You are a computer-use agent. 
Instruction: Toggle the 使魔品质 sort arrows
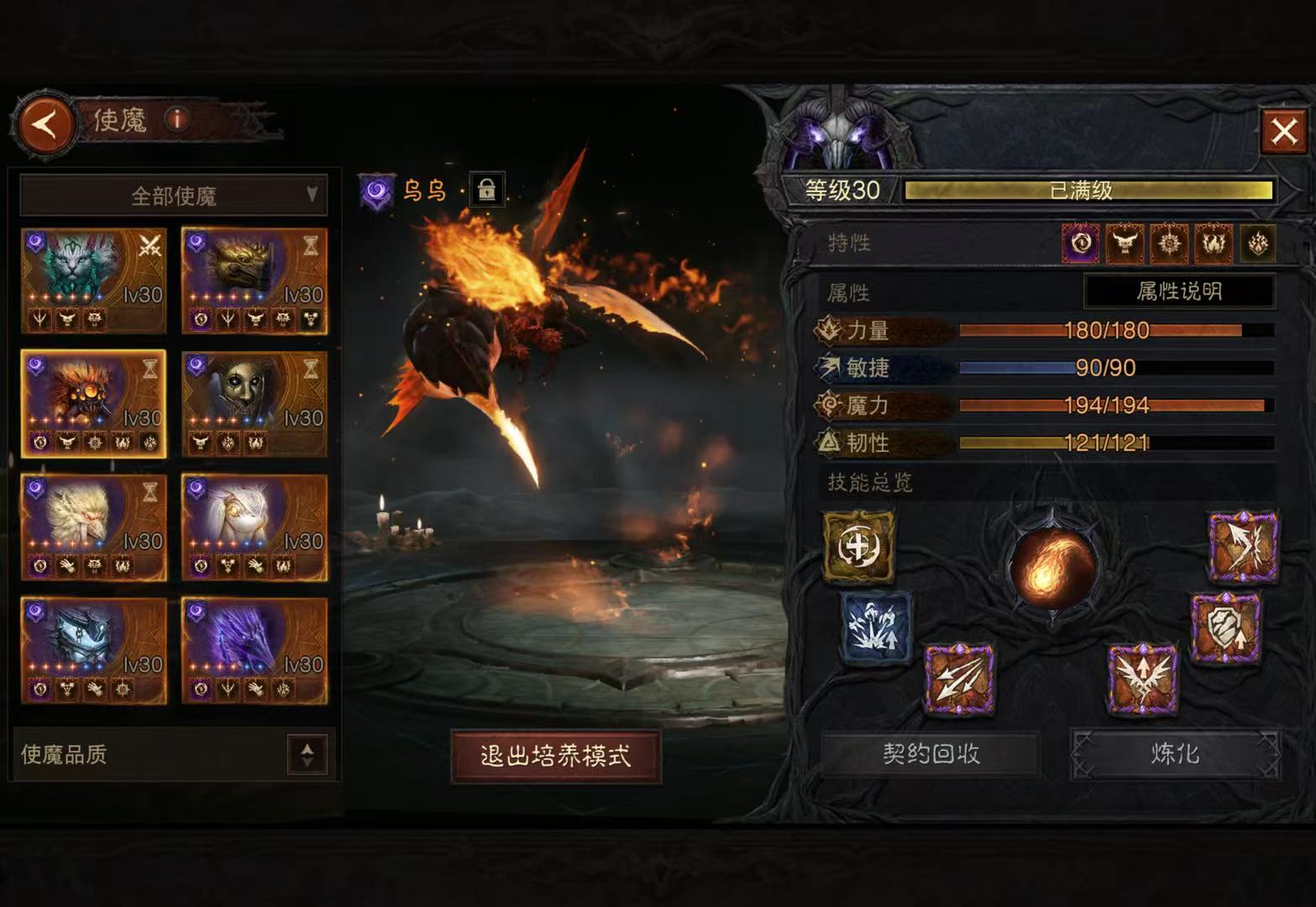pos(307,754)
